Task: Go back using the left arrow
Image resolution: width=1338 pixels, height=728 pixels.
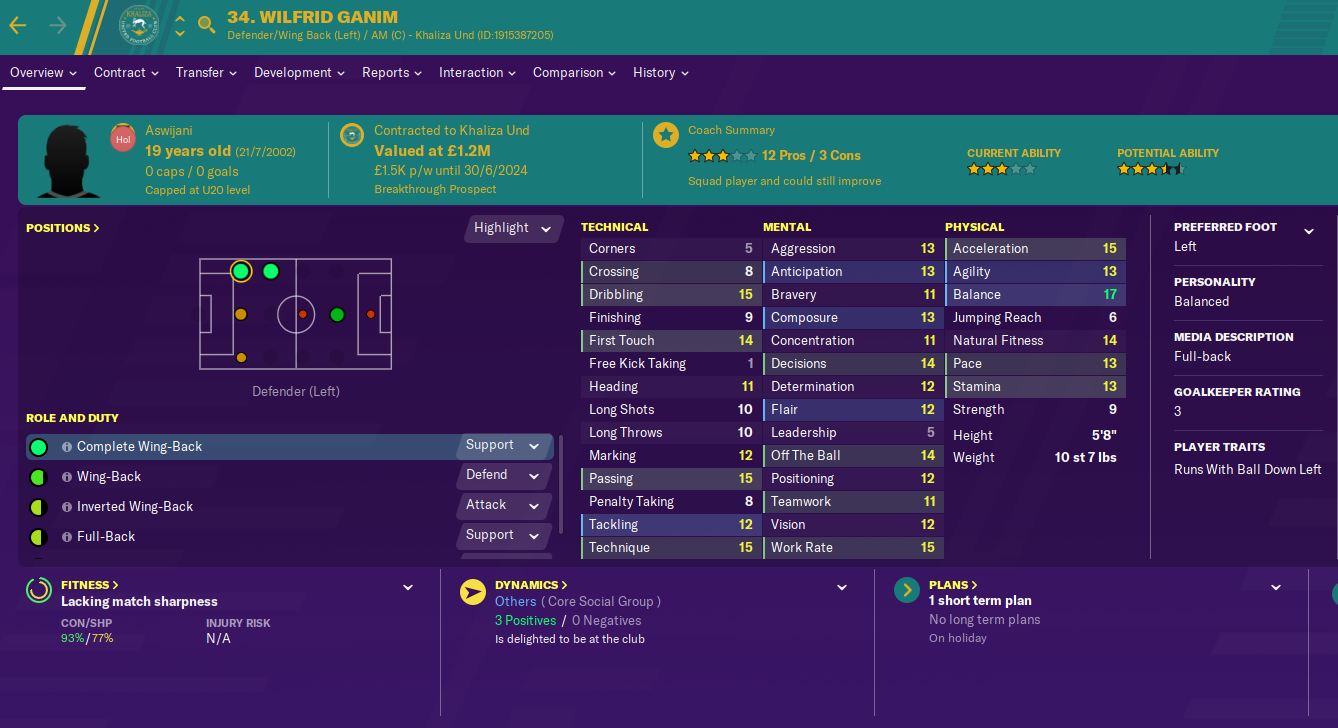Action: 18,25
